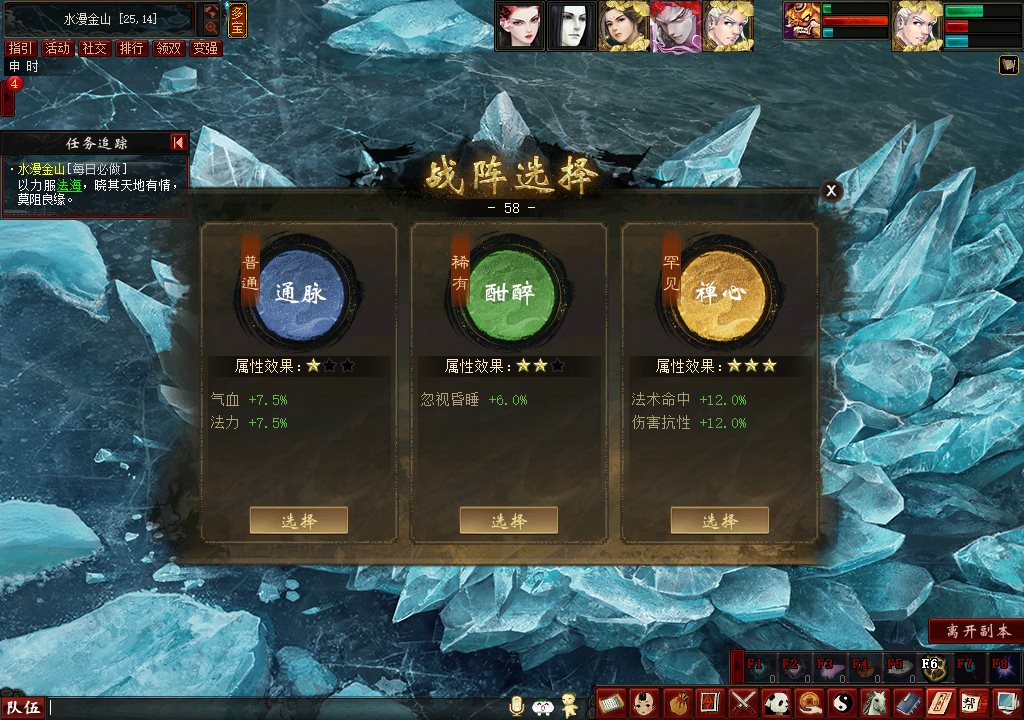Viewport: 1024px width, 720px height.
Task: Select the 酣醉 formation button
Action: (x=508, y=520)
